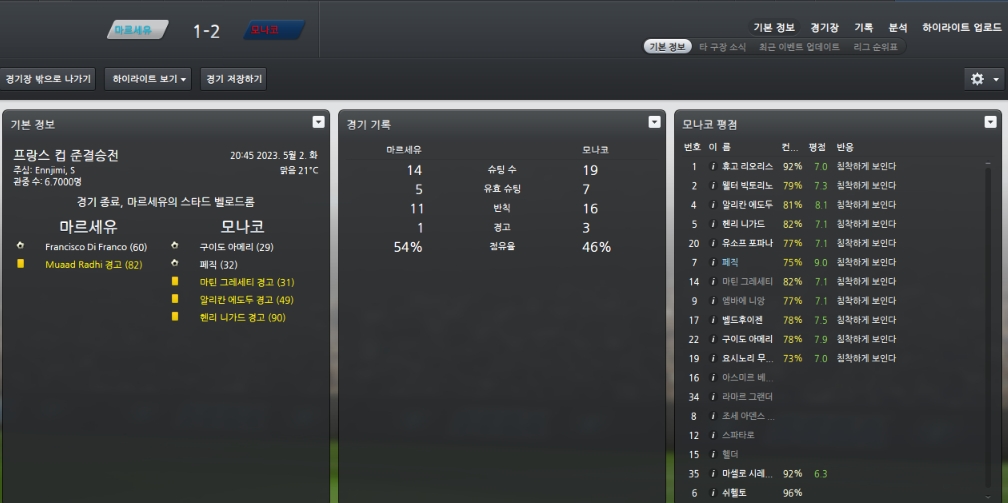Image resolution: width=1008 pixels, height=503 pixels.
Task: Show the 타 구장 소식 sub-tab
Action: tap(724, 47)
